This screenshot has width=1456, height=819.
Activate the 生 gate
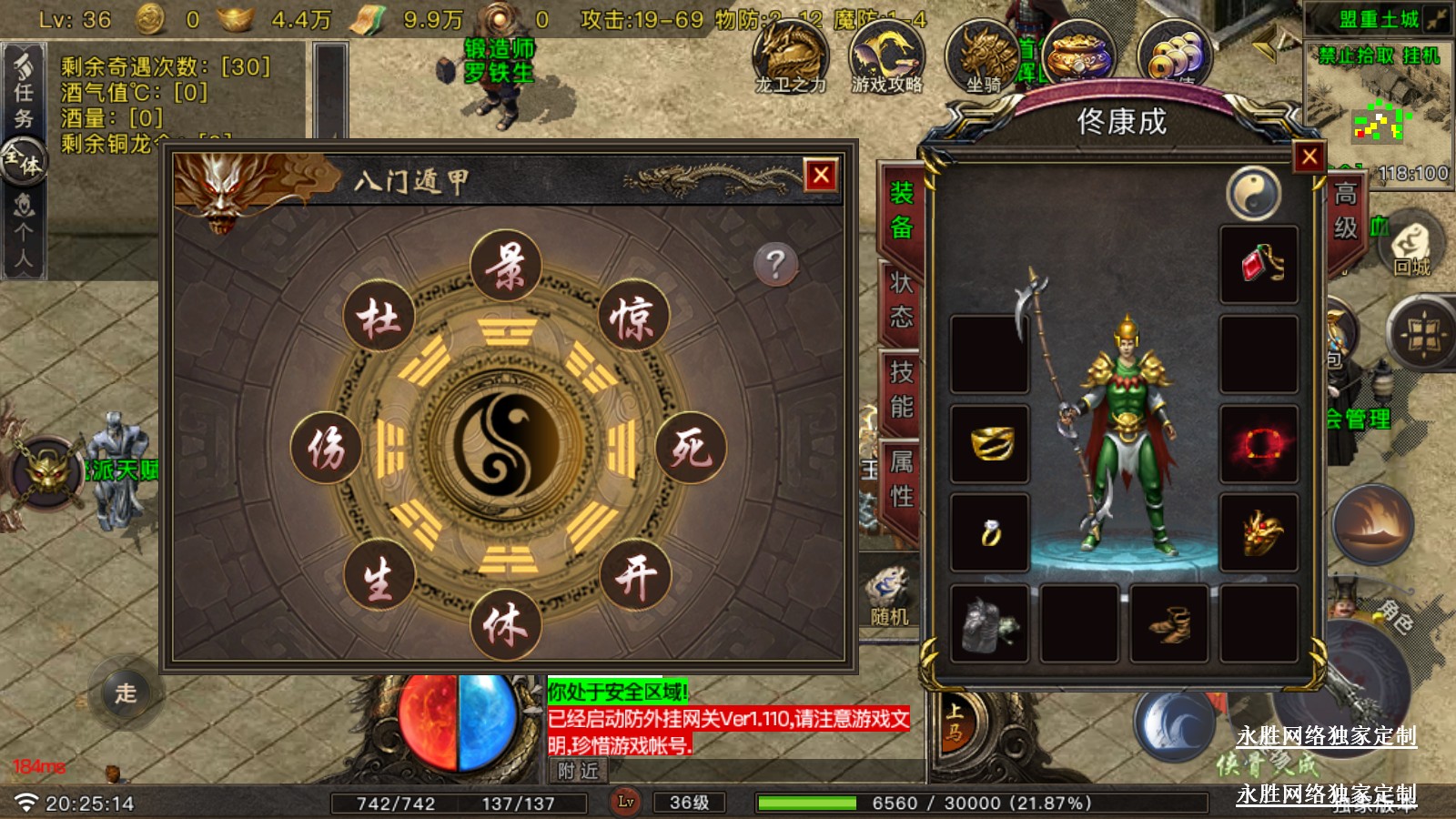point(379,577)
